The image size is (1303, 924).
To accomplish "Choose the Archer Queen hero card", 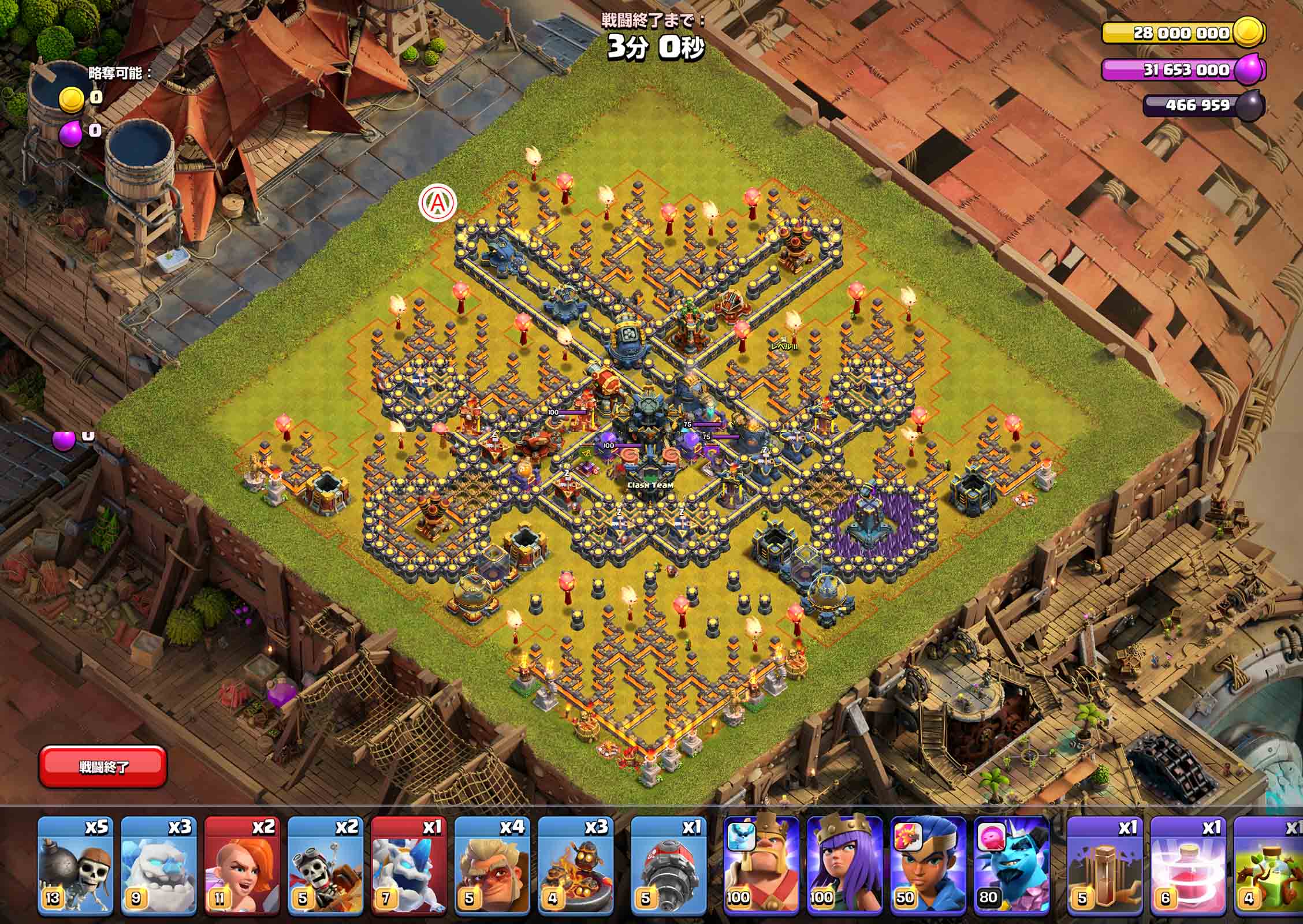I will tap(844, 866).
